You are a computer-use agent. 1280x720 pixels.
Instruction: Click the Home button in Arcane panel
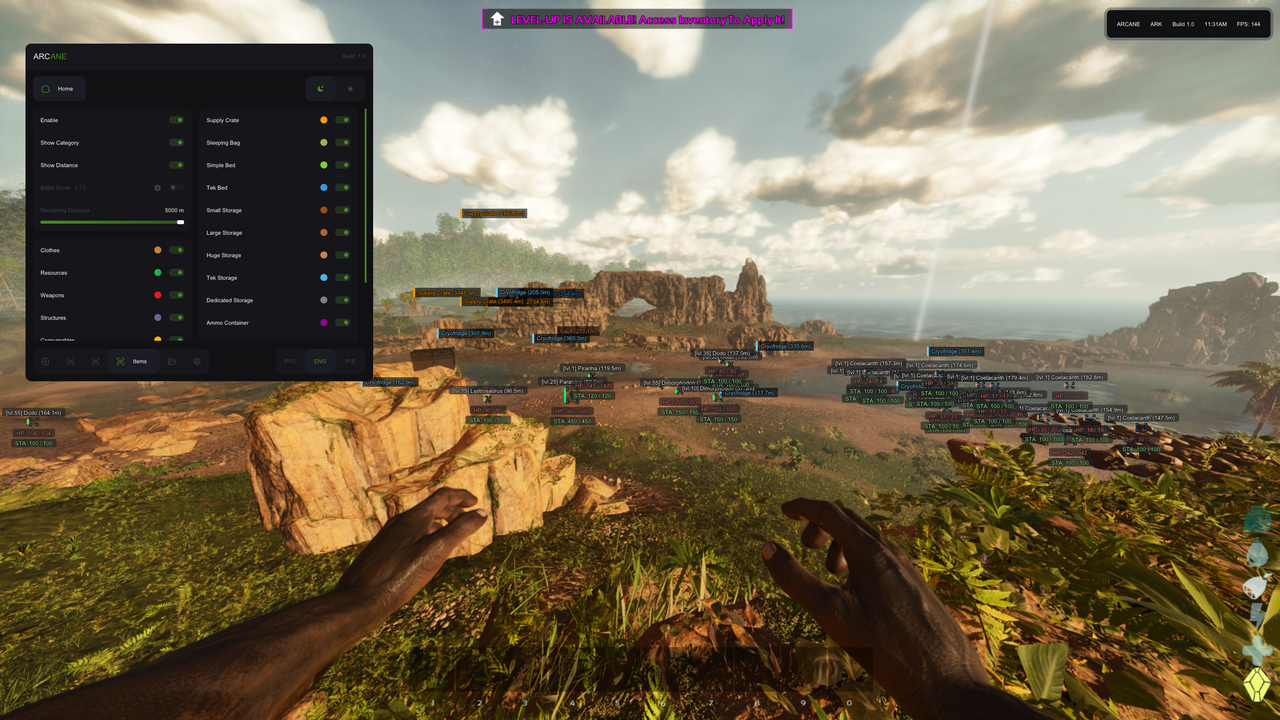pyautogui.click(x=59, y=89)
